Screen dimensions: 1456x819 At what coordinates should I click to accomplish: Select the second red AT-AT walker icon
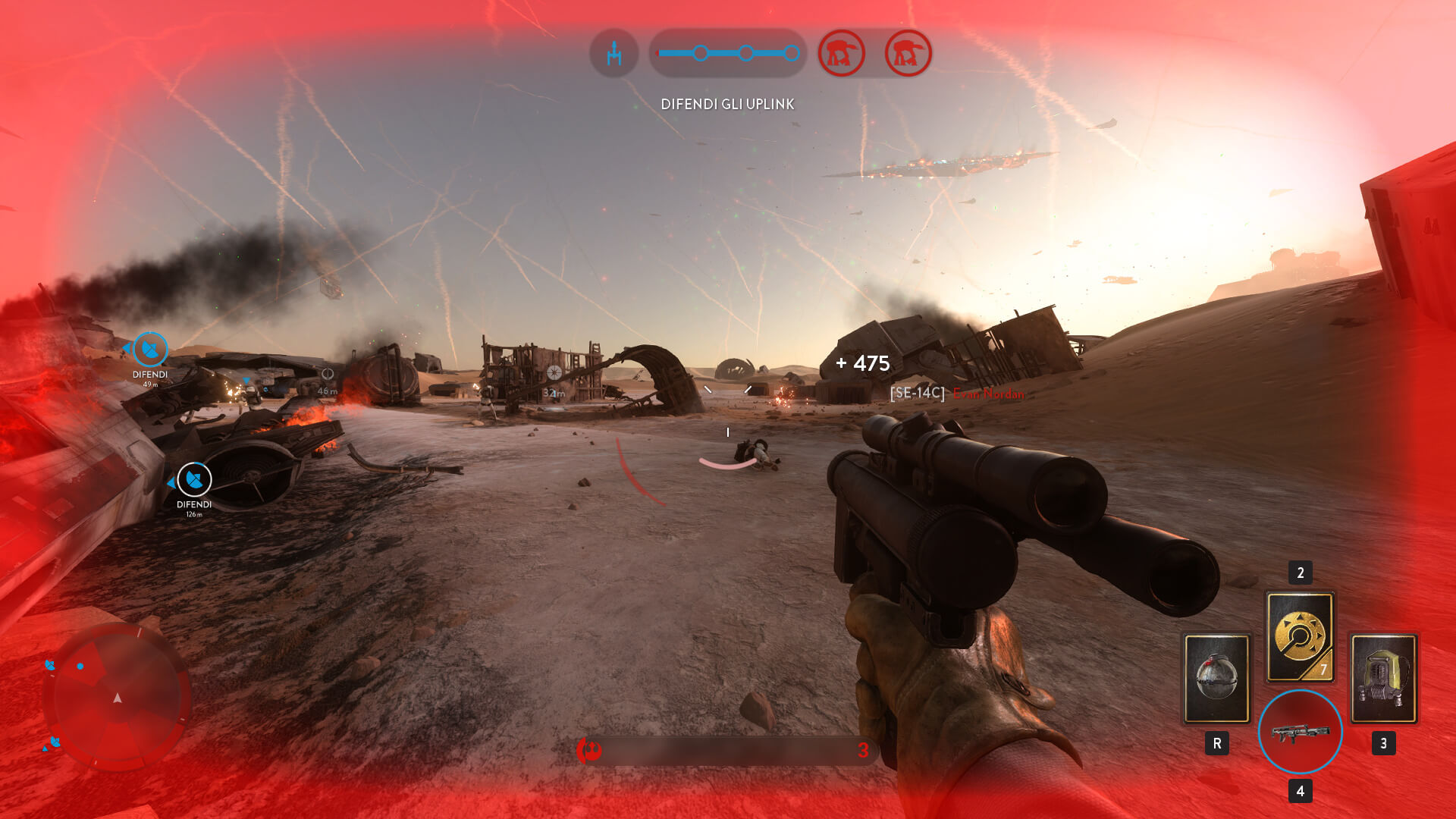(907, 53)
